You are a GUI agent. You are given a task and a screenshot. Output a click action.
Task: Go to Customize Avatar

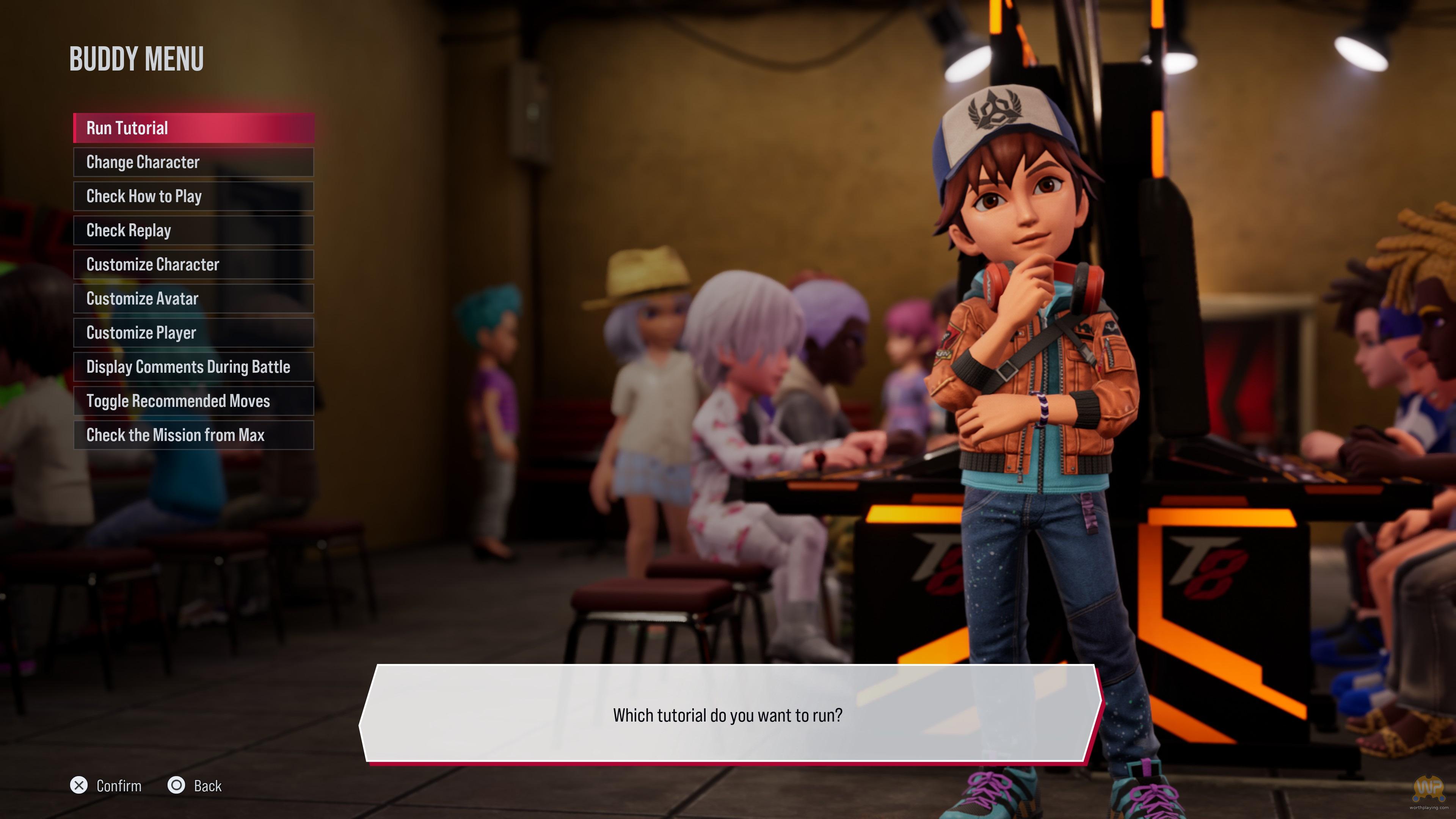[193, 298]
